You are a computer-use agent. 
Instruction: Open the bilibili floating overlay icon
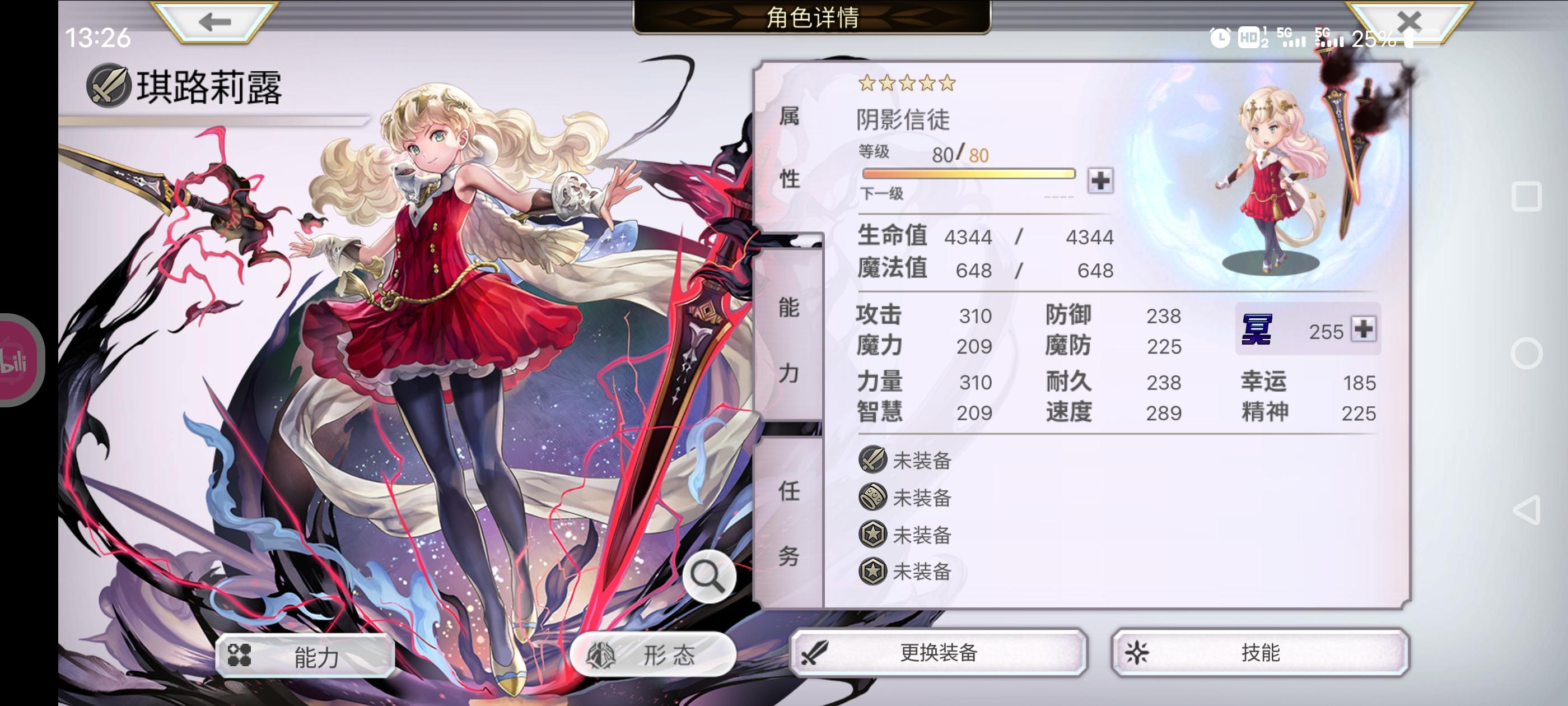click(x=13, y=361)
